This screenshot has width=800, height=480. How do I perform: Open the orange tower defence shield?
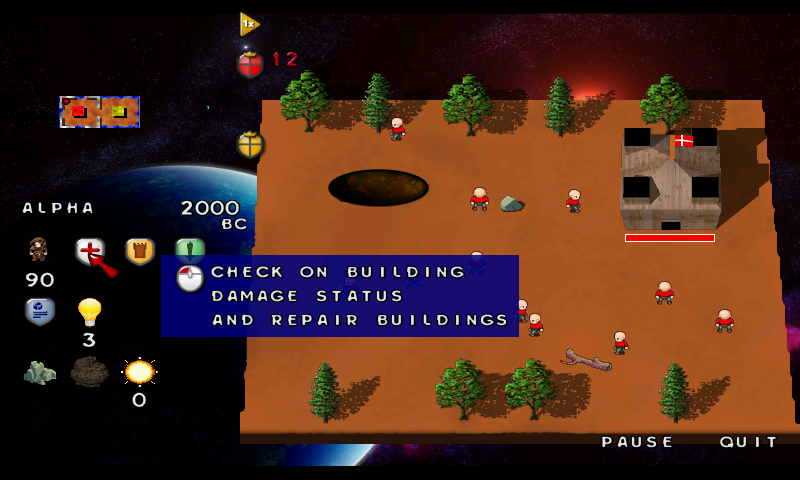[139, 251]
